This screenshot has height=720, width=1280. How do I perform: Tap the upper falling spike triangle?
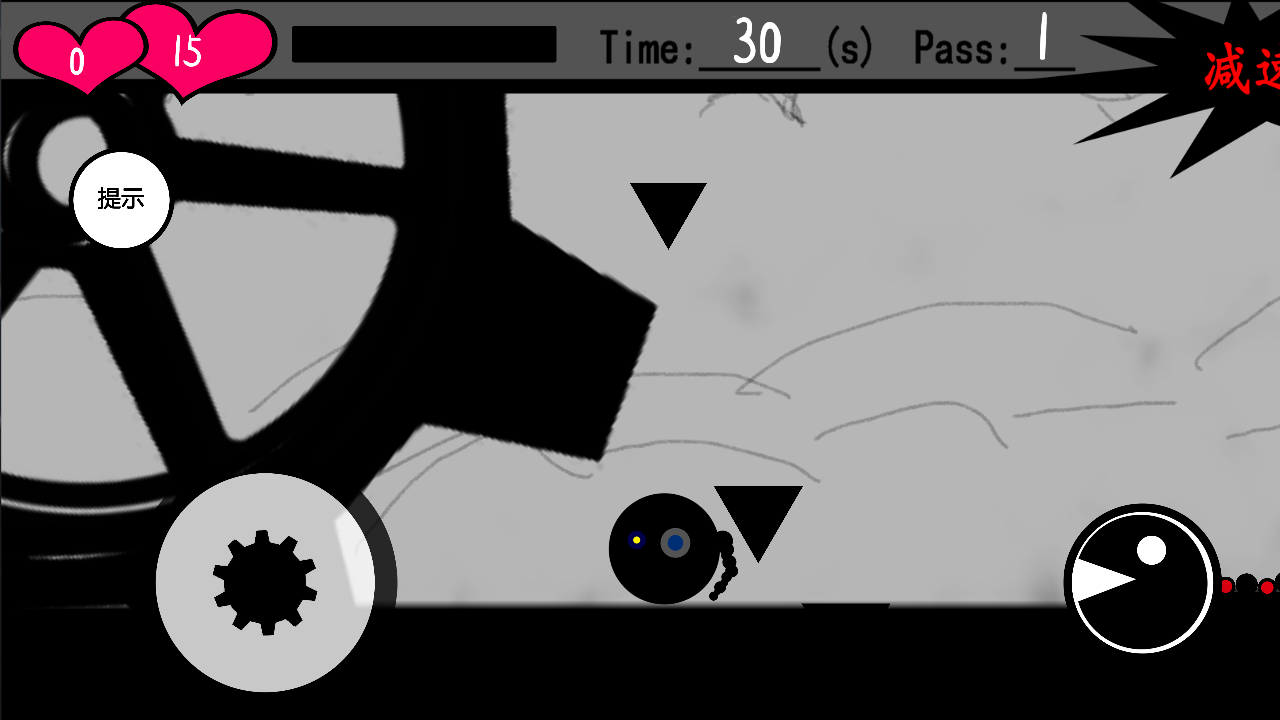(668, 210)
